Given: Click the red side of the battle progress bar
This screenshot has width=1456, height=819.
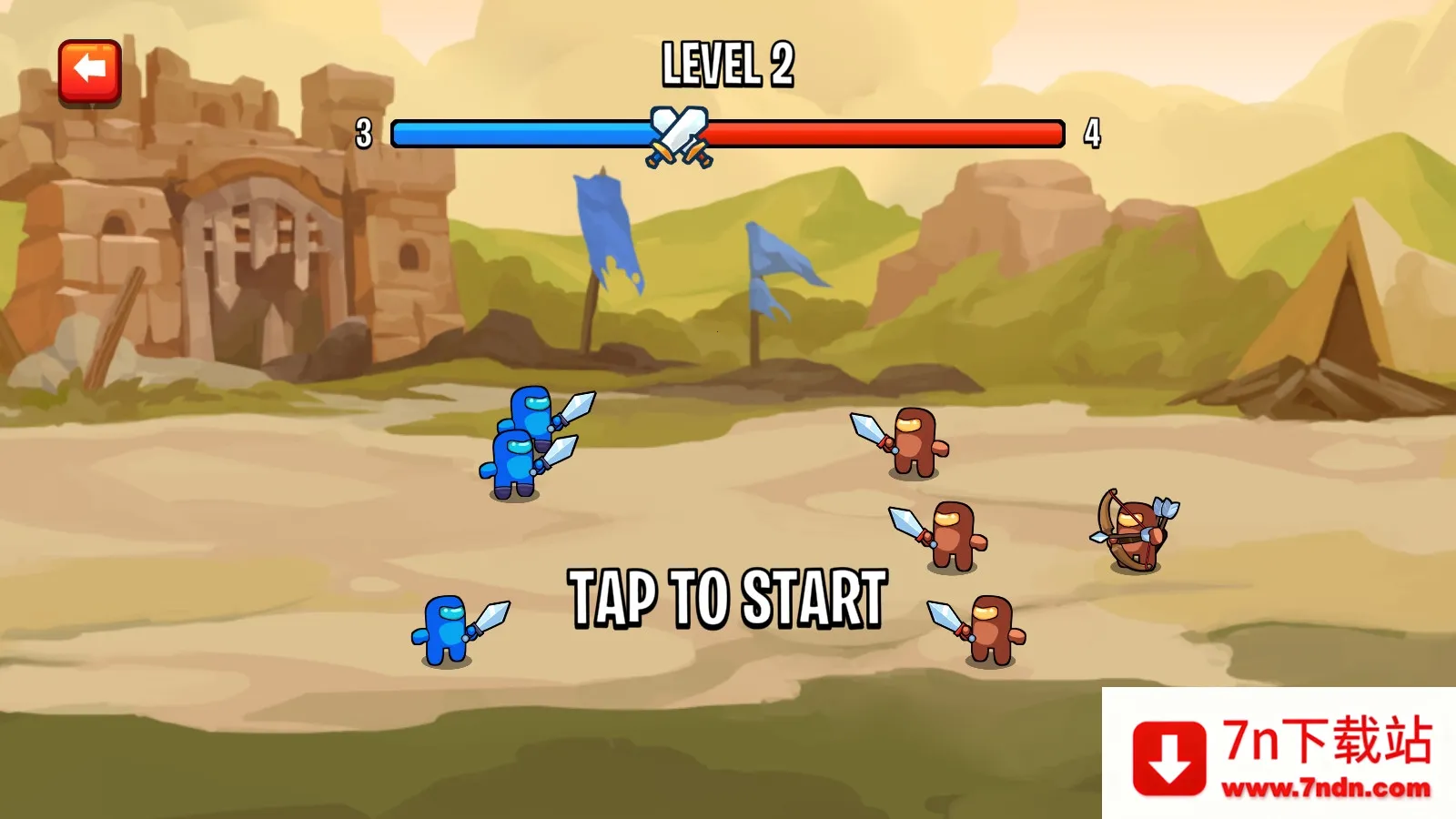Looking at the screenshot, I should (x=874, y=132).
